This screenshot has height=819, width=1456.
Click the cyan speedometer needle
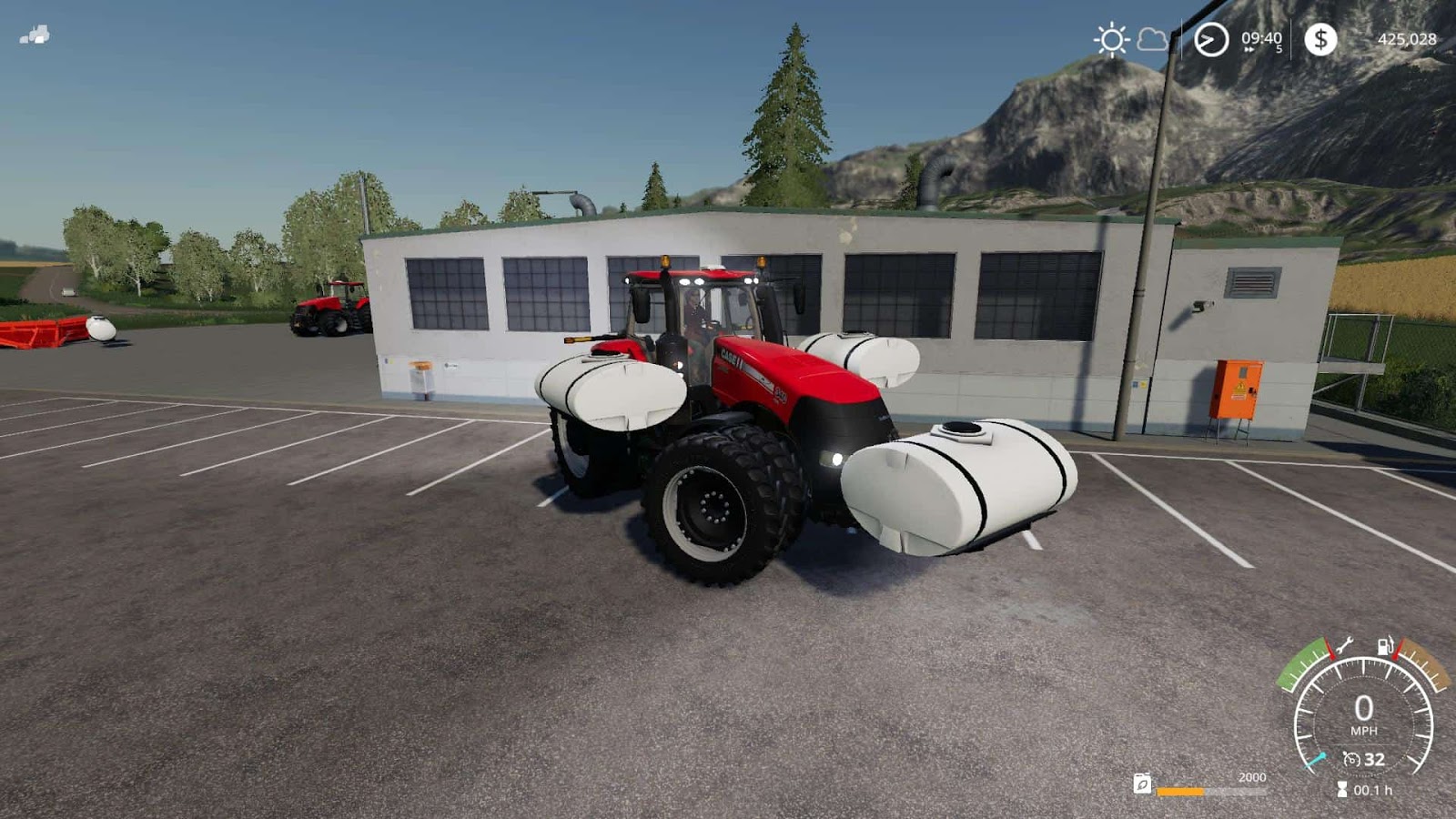(x=1316, y=759)
